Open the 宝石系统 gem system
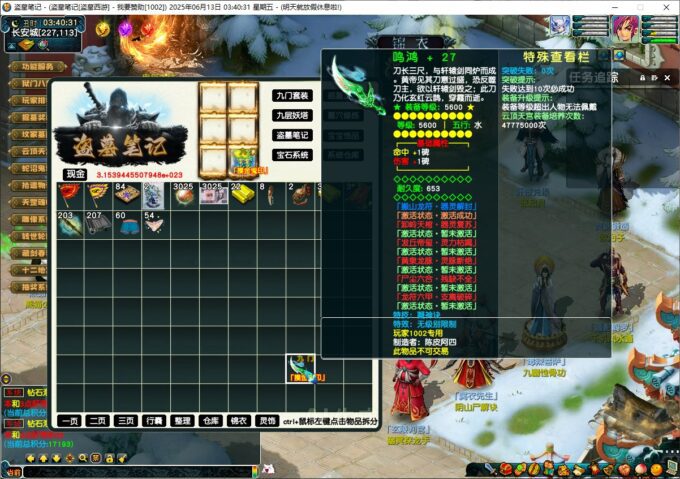Image resolution: width=680 pixels, height=479 pixels. 293,155
